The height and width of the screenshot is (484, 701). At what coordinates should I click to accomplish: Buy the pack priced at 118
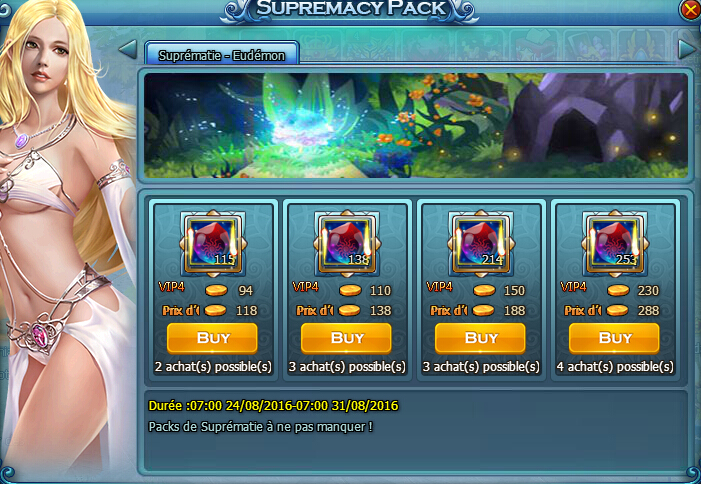[x=213, y=338]
